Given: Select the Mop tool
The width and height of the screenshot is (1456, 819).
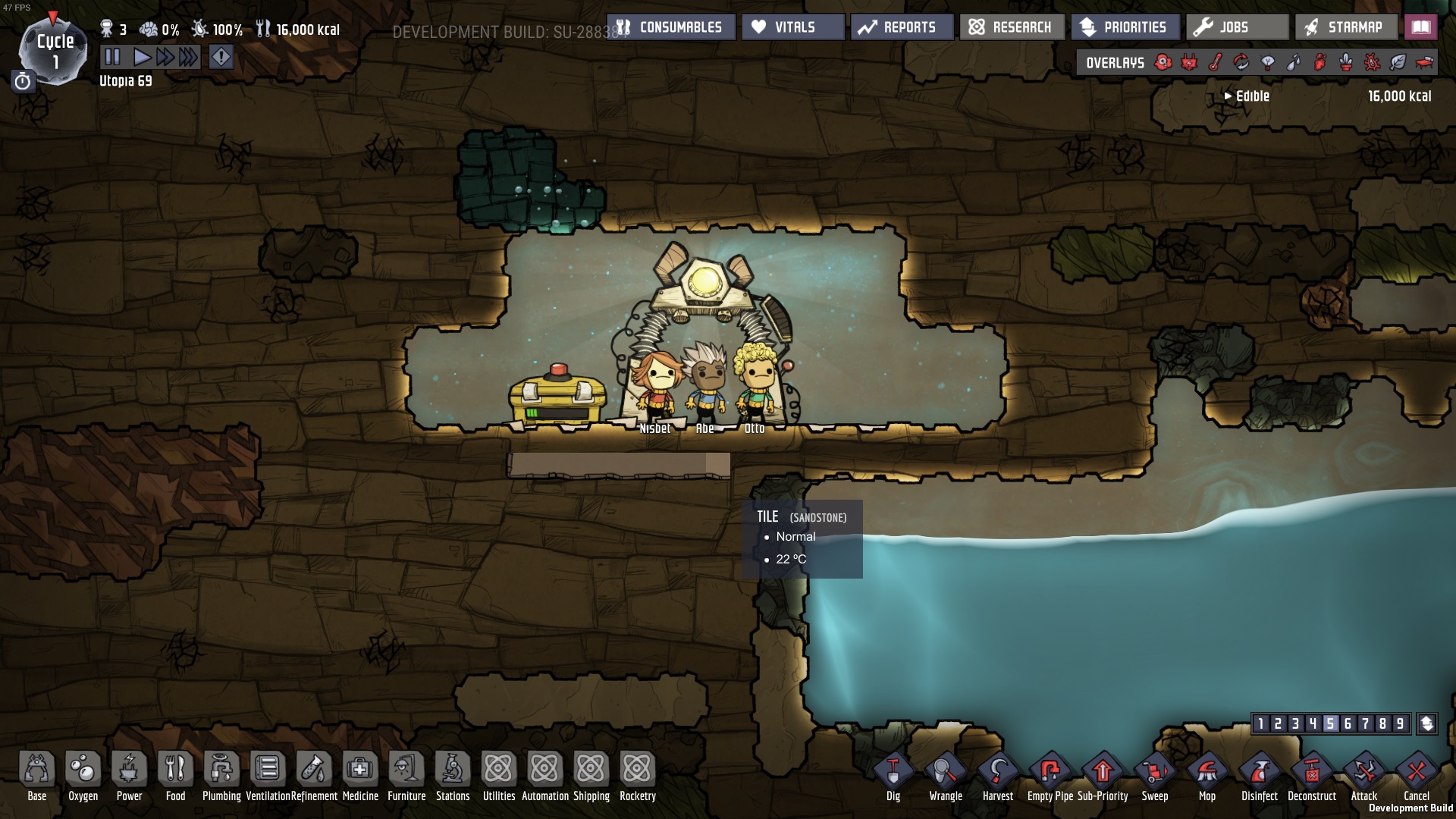Looking at the screenshot, I should [x=1207, y=775].
